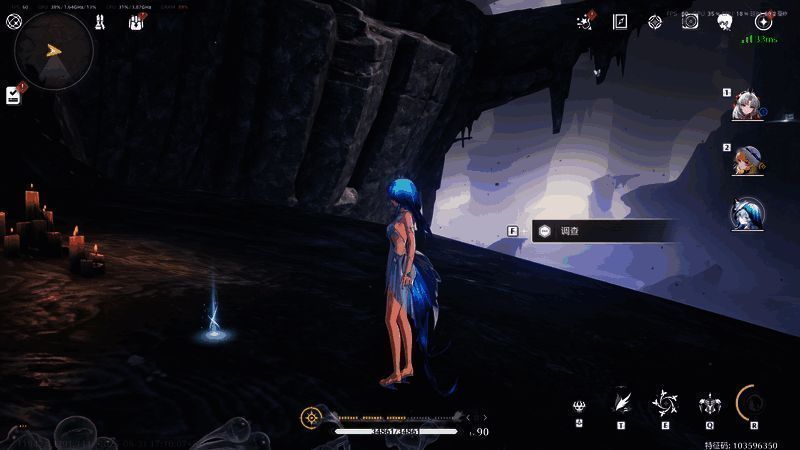This screenshot has height=450, width=800.
Task: Open the character silhouette menu icon
Action: tap(725, 21)
